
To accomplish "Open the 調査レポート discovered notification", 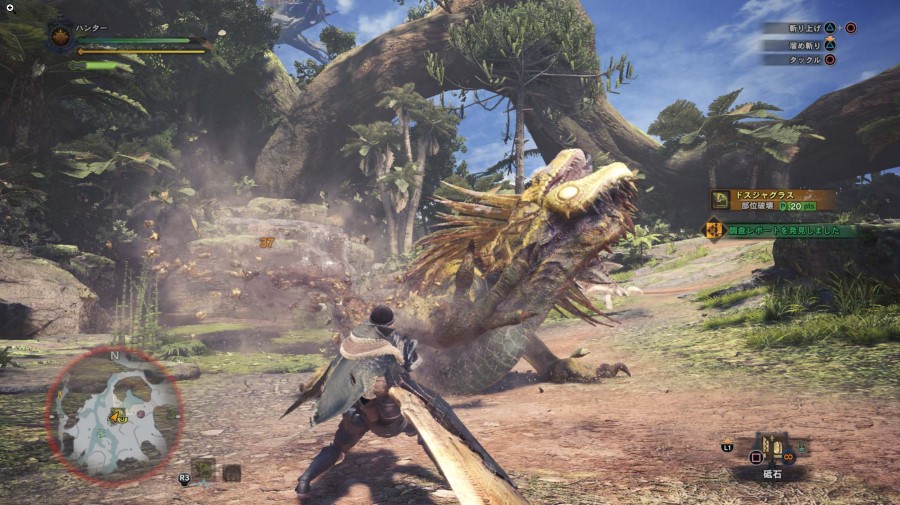I will click(x=780, y=230).
